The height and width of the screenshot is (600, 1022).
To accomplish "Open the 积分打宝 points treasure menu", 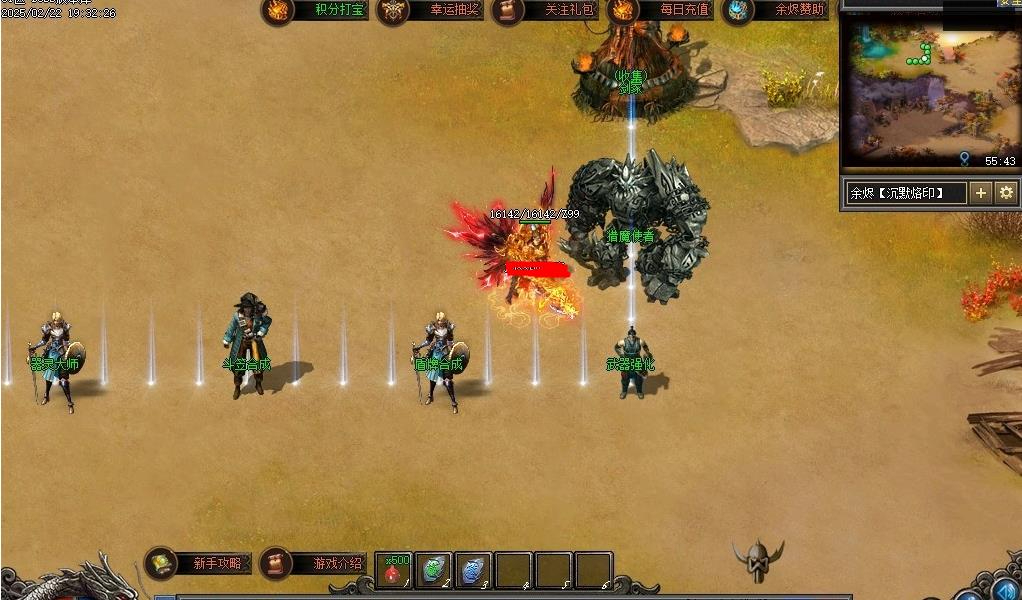I will click(315, 11).
